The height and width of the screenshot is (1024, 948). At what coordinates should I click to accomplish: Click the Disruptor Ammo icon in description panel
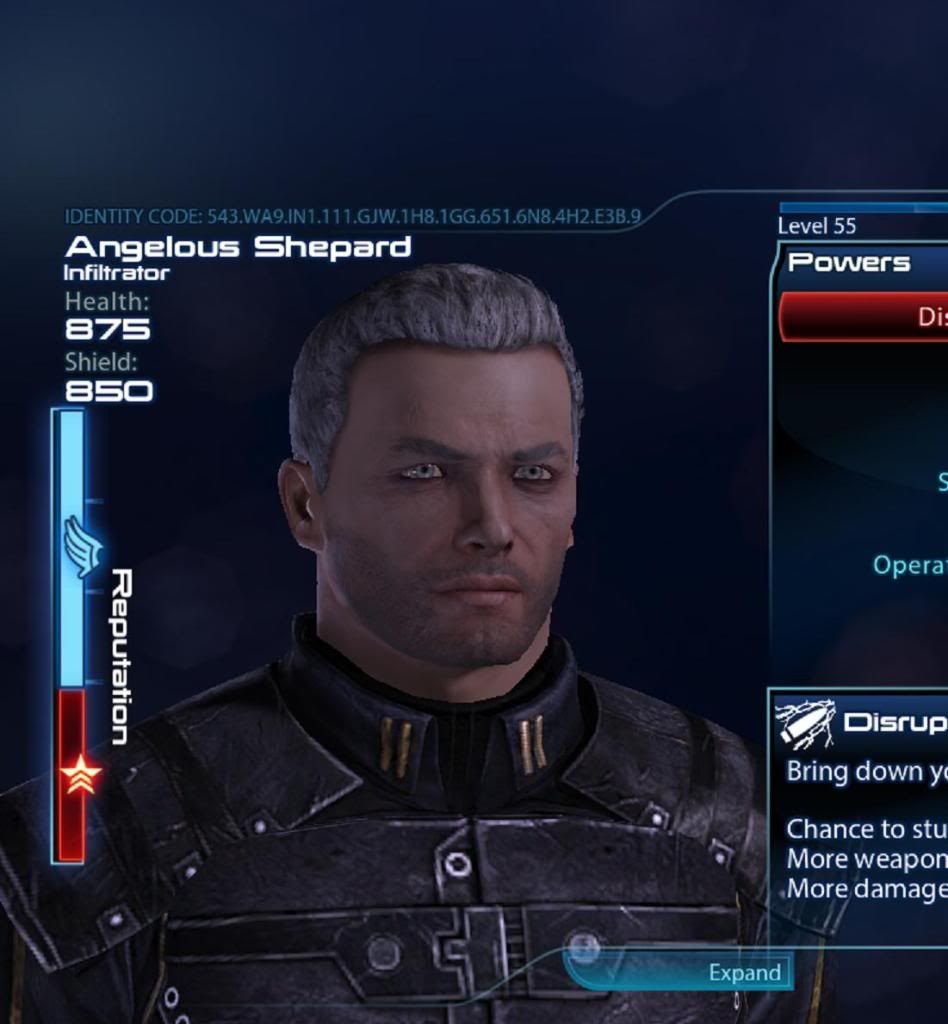(x=806, y=723)
